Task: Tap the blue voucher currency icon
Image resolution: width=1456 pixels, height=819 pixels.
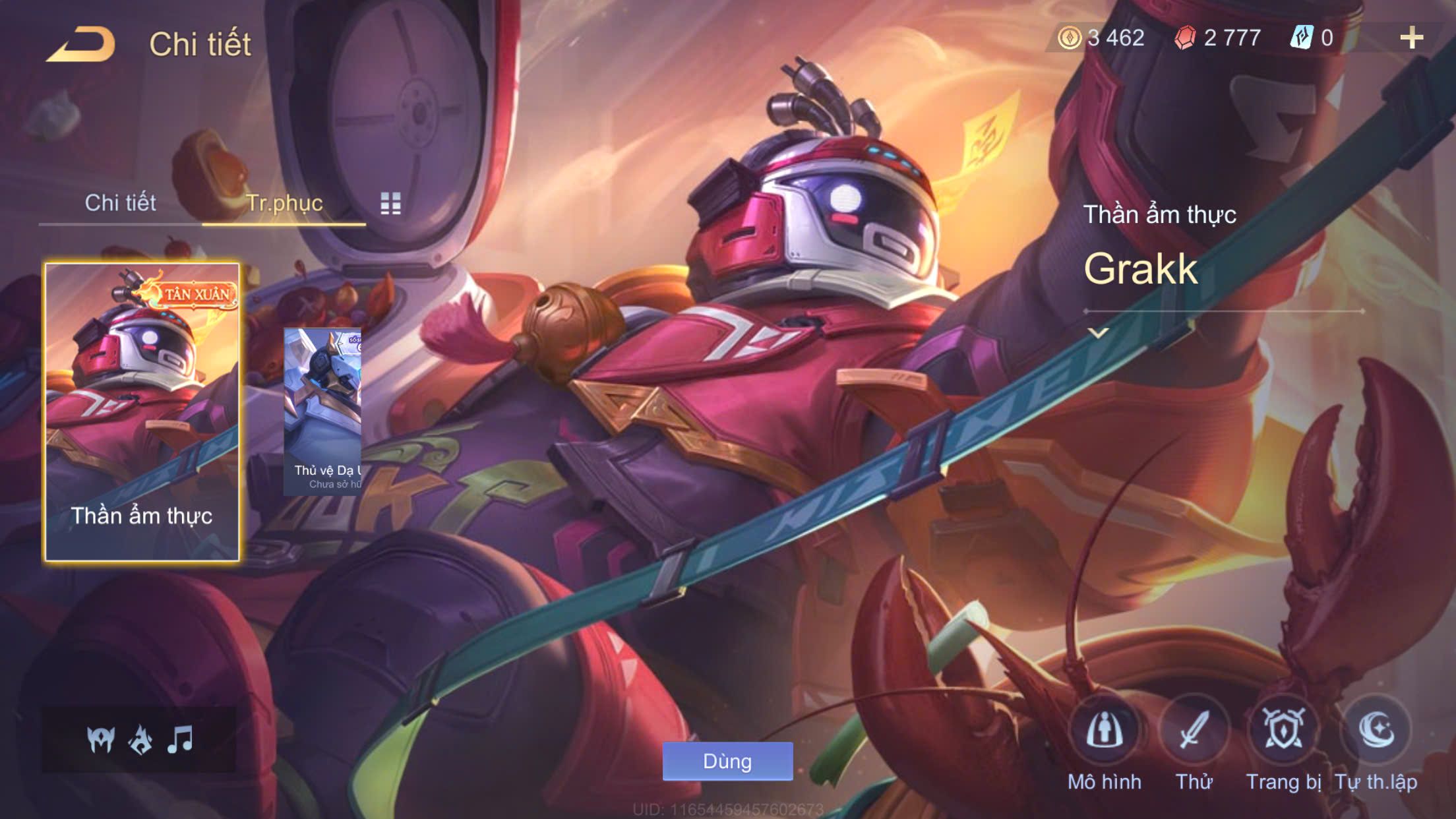Action: [x=1302, y=38]
